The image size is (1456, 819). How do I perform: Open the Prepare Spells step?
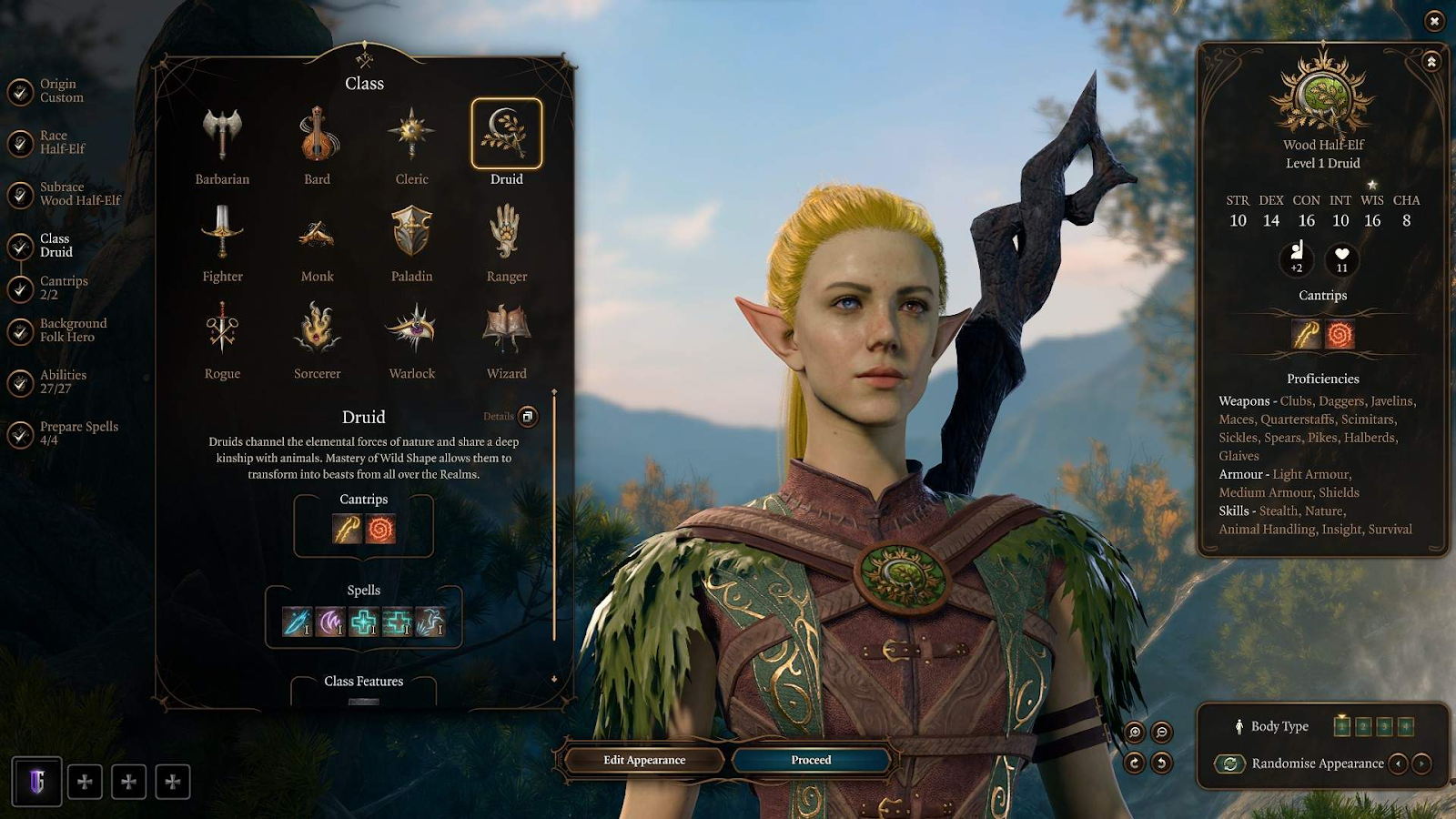[x=77, y=433]
